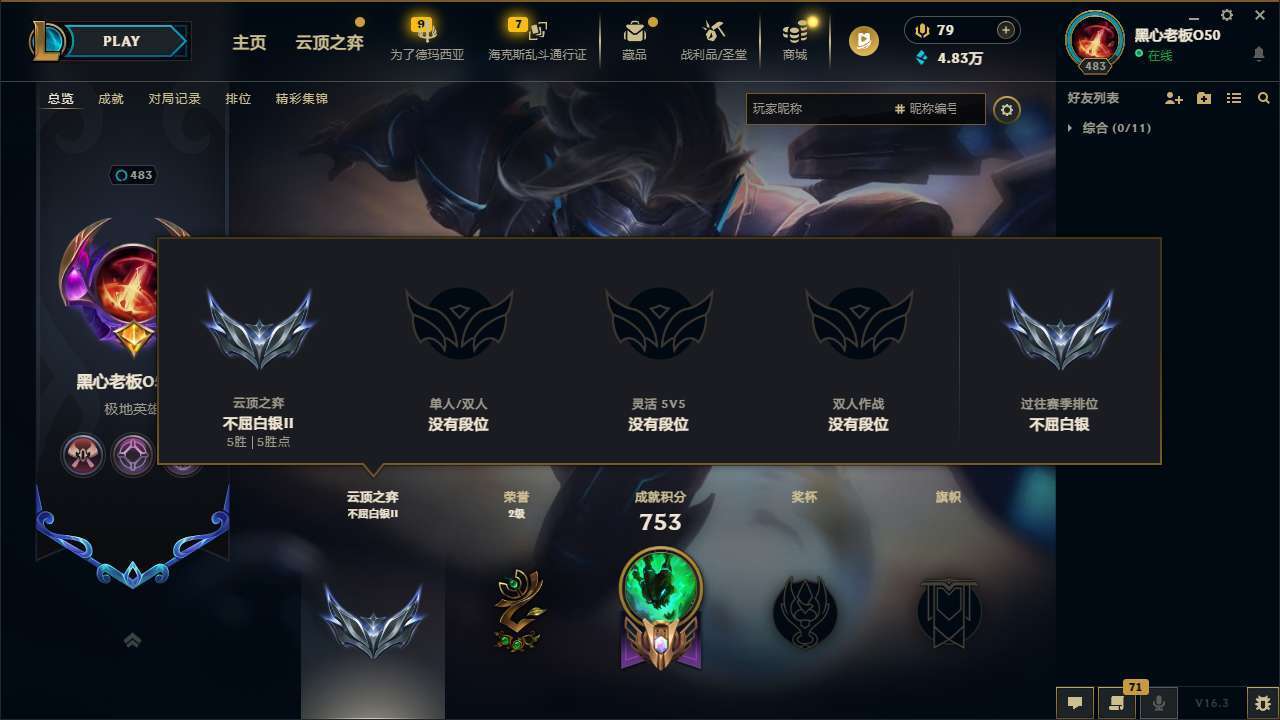Open the 藏品 collection page
Viewport: 1280px width, 720px height.
(634, 40)
